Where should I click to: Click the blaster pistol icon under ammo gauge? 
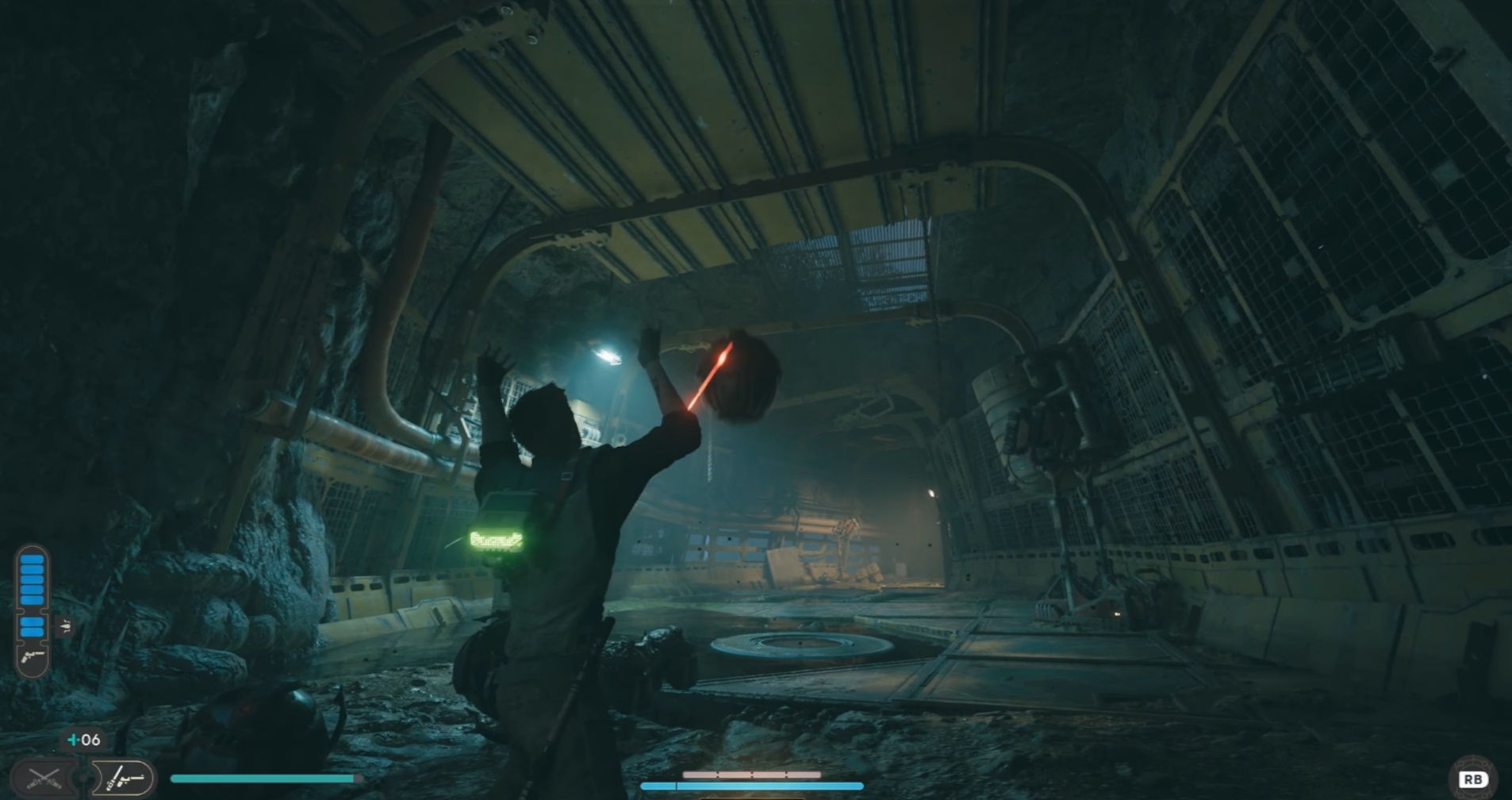click(33, 656)
